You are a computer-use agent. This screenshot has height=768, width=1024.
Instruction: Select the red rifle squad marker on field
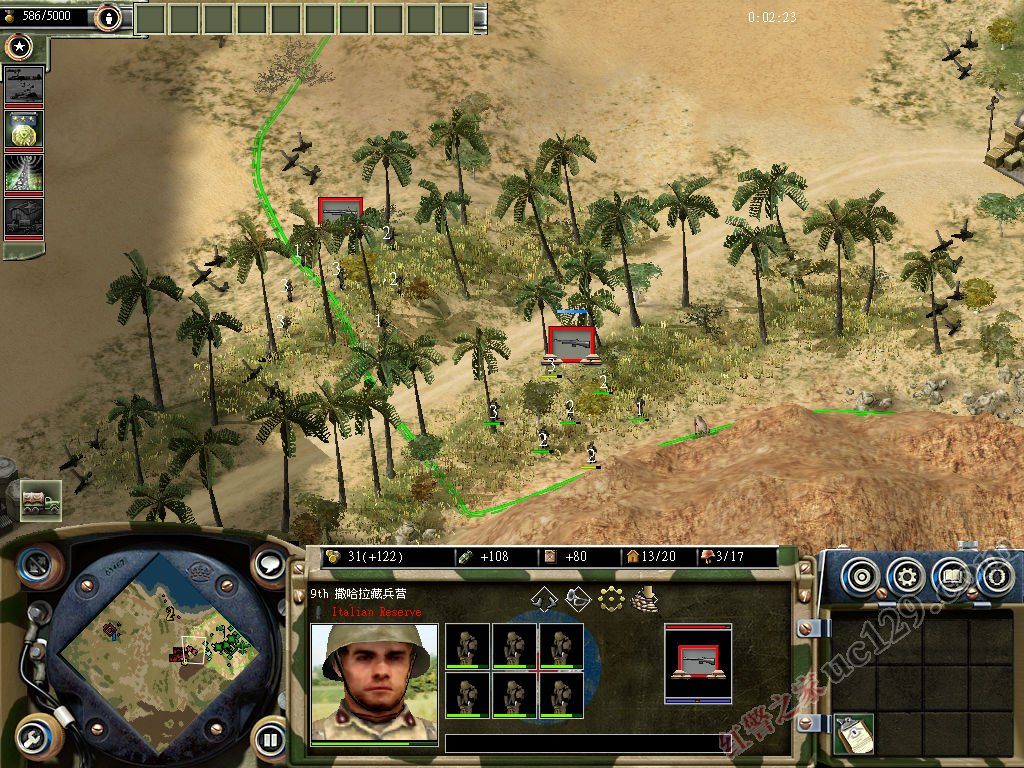(x=571, y=343)
